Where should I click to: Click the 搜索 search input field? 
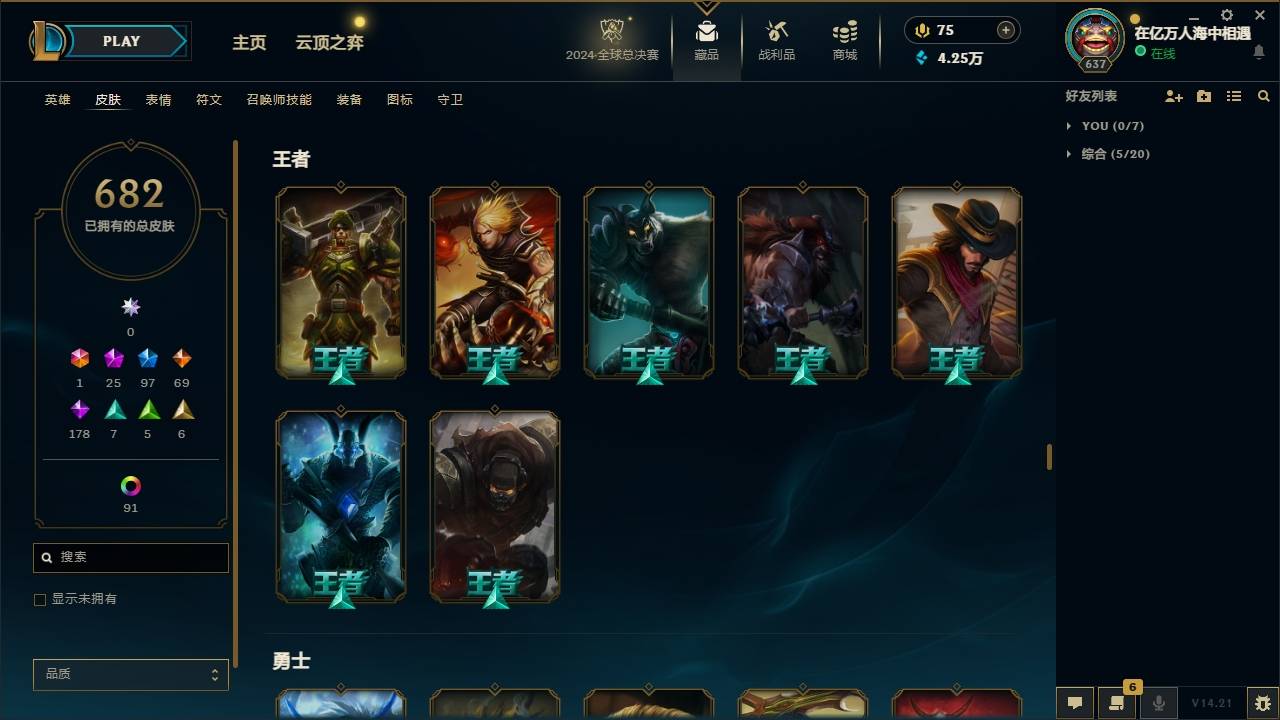130,557
